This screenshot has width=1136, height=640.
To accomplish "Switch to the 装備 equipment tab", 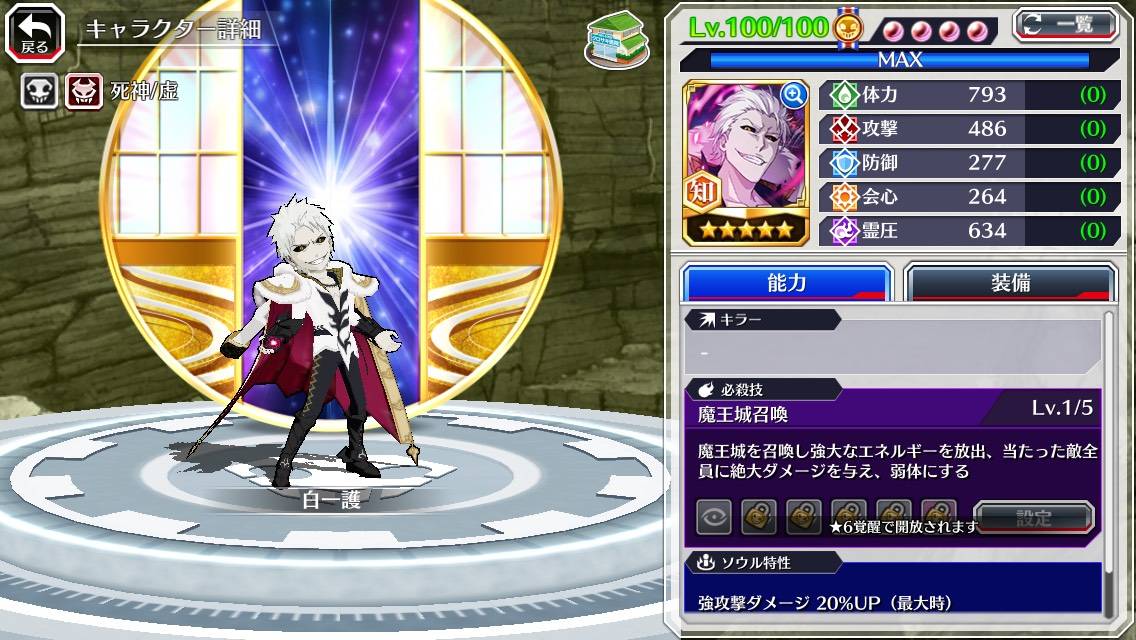I will point(1010,283).
